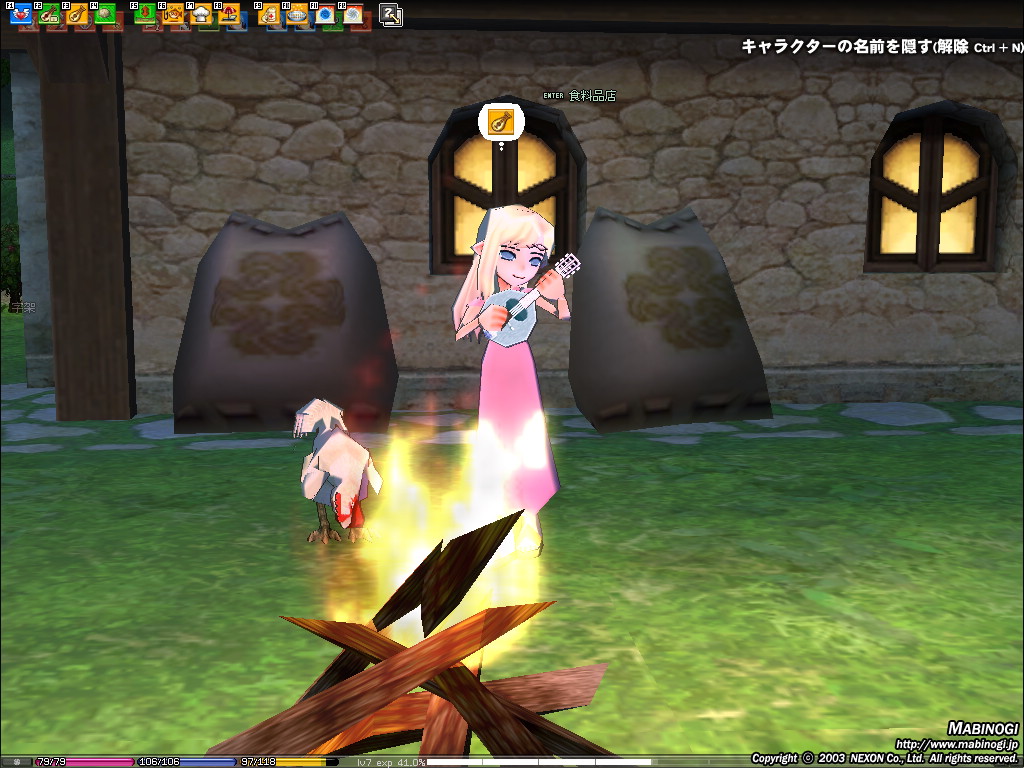Use the F6 fishing skill icon
Viewport: 1024px width, 768px height.
pos(173,14)
